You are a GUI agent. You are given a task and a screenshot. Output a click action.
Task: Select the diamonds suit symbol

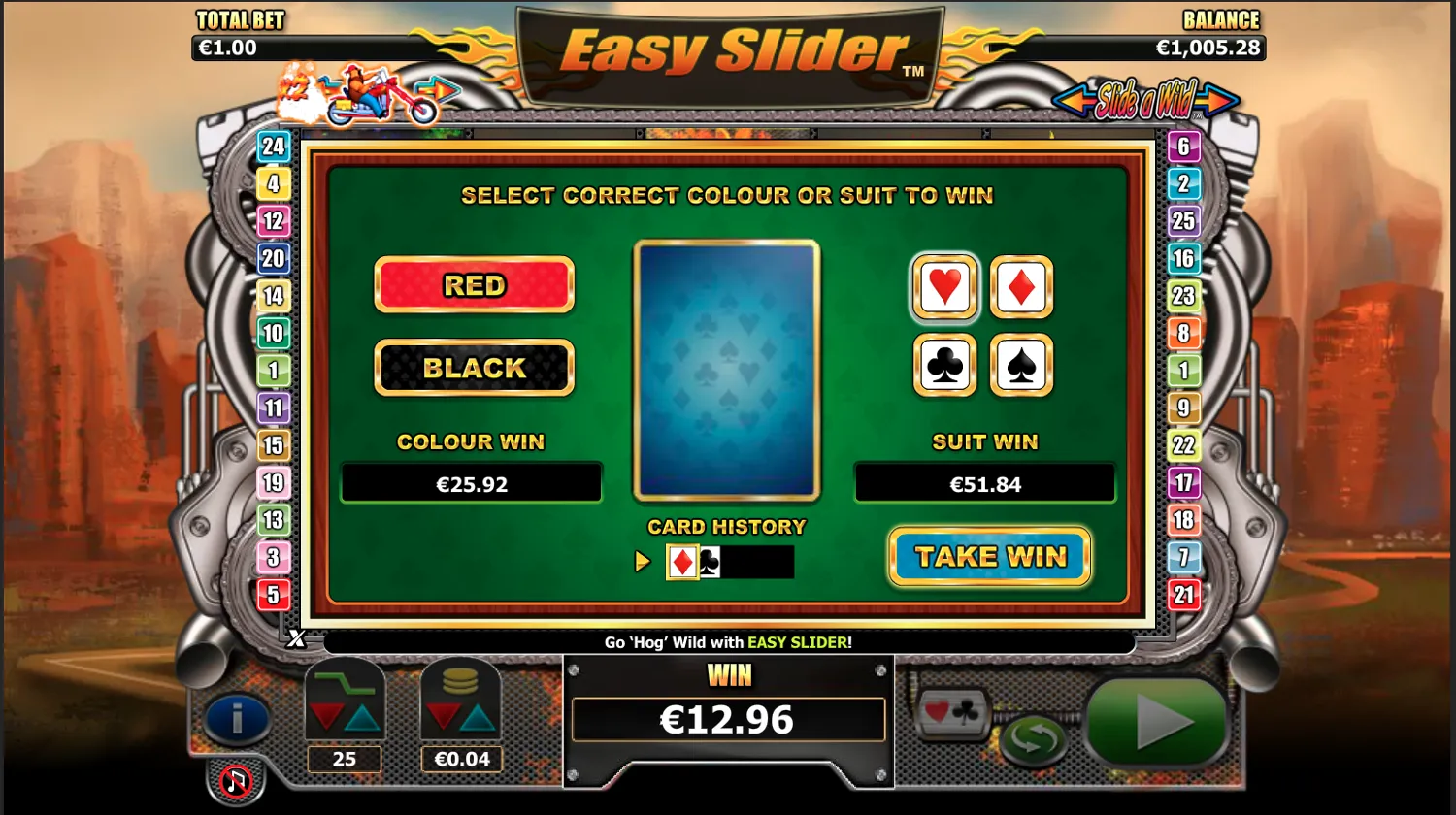point(1020,287)
